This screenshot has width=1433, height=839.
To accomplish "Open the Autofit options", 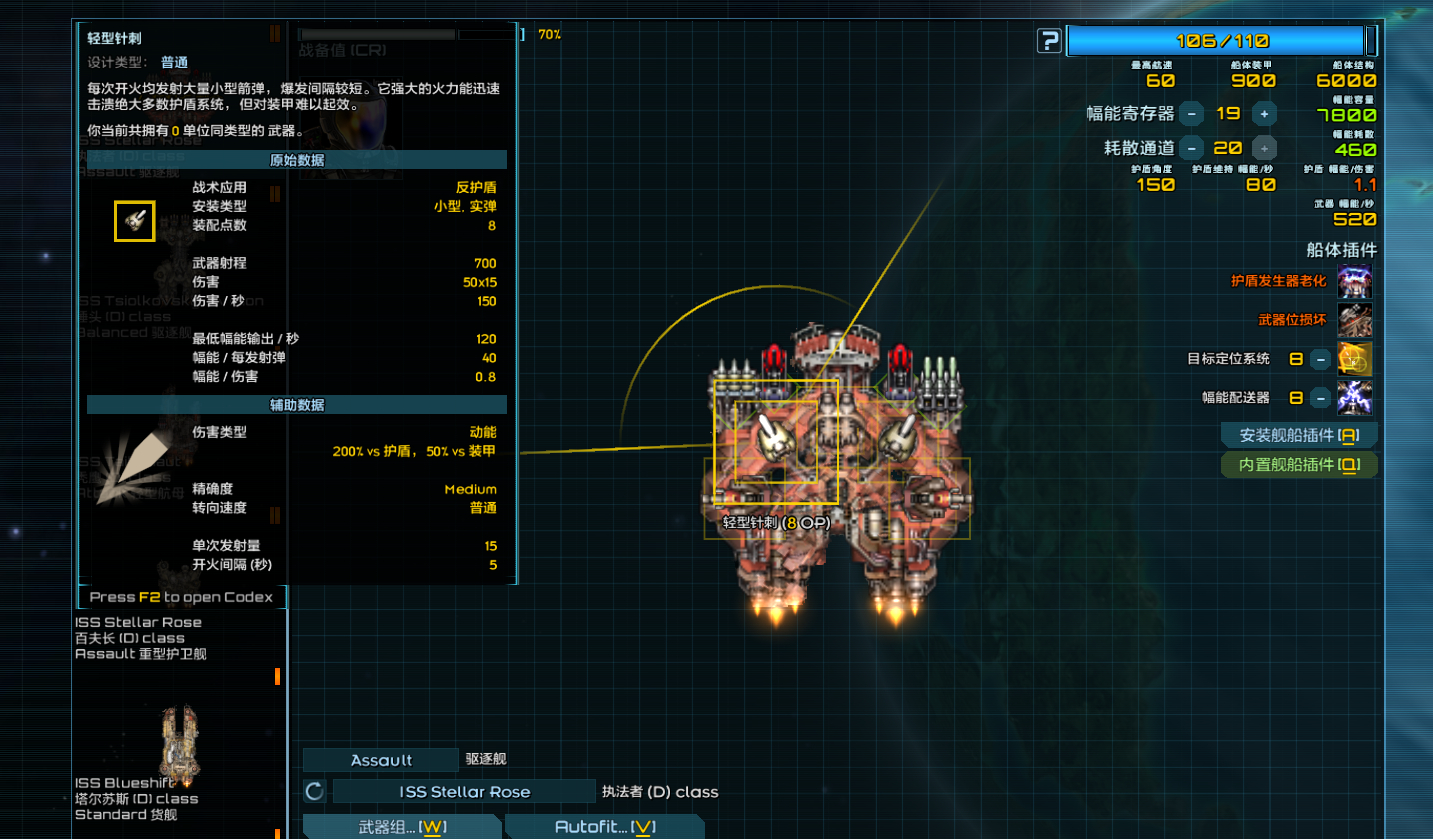I will click(x=604, y=827).
